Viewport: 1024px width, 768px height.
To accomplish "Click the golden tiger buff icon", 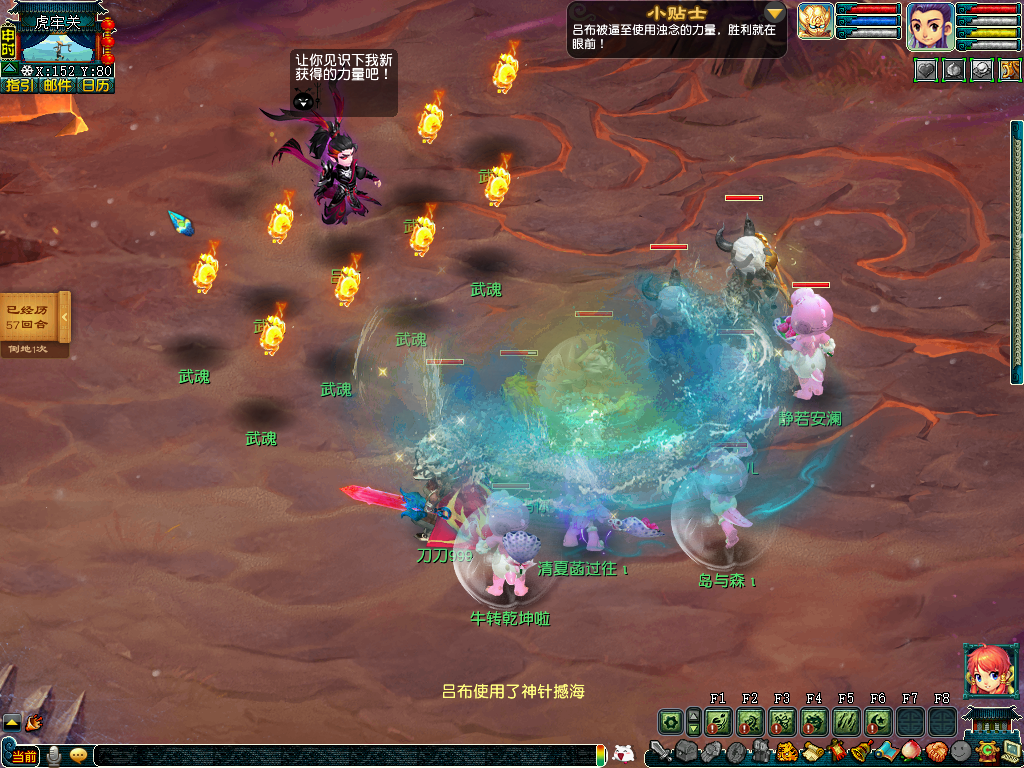I will tap(1010, 70).
